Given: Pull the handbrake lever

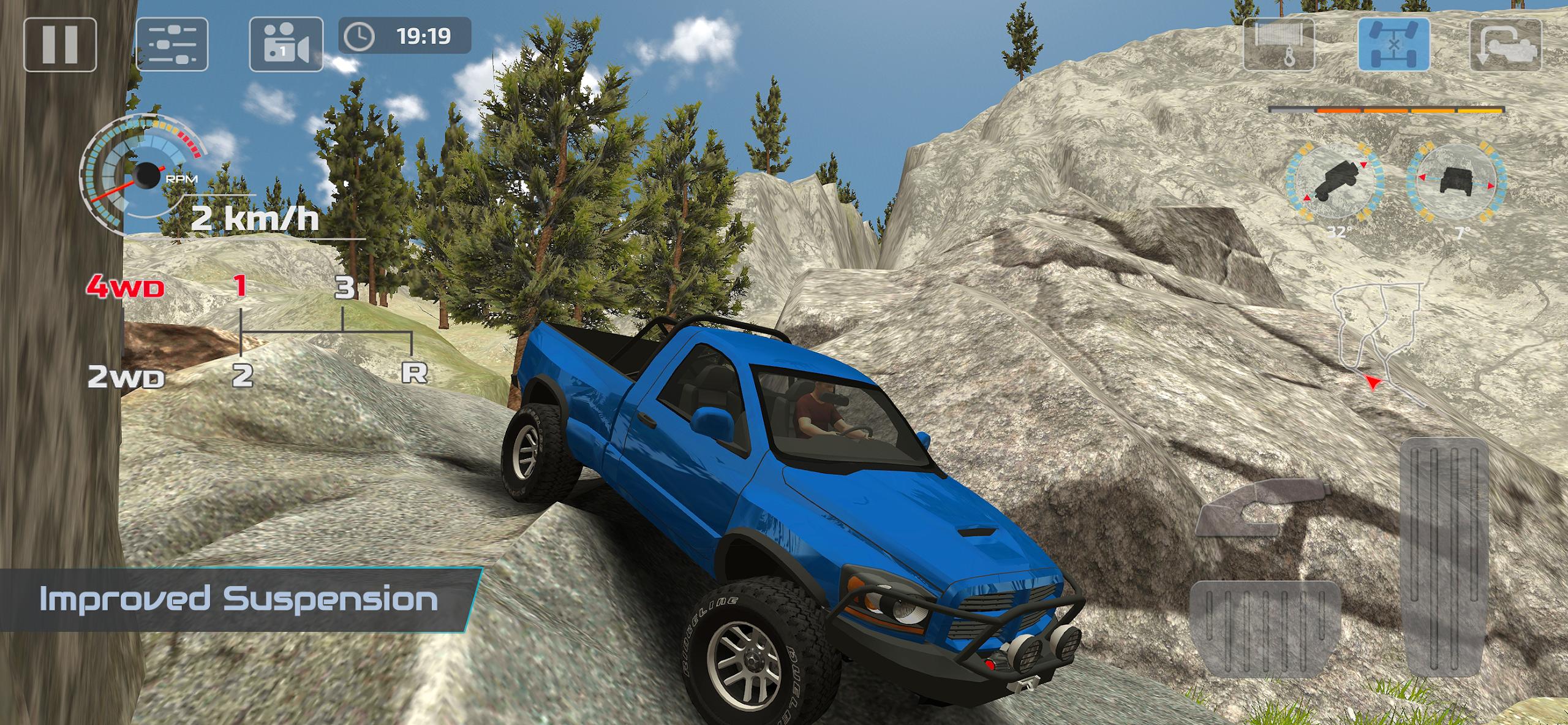Looking at the screenshot, I should pyautogui.click(x=1263, y=506).
